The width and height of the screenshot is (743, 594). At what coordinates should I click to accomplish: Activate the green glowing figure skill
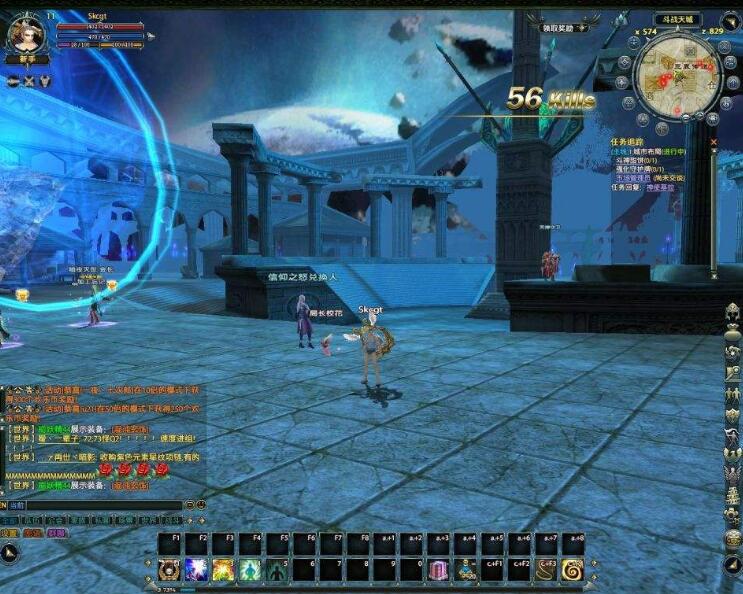(248, 570)
